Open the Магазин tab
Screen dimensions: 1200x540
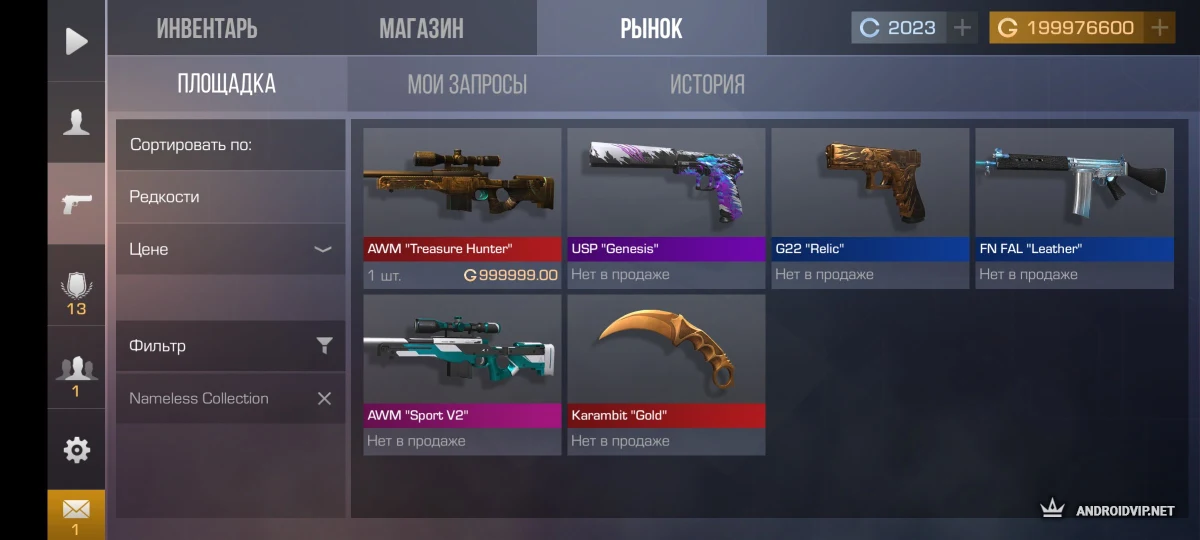421,28
